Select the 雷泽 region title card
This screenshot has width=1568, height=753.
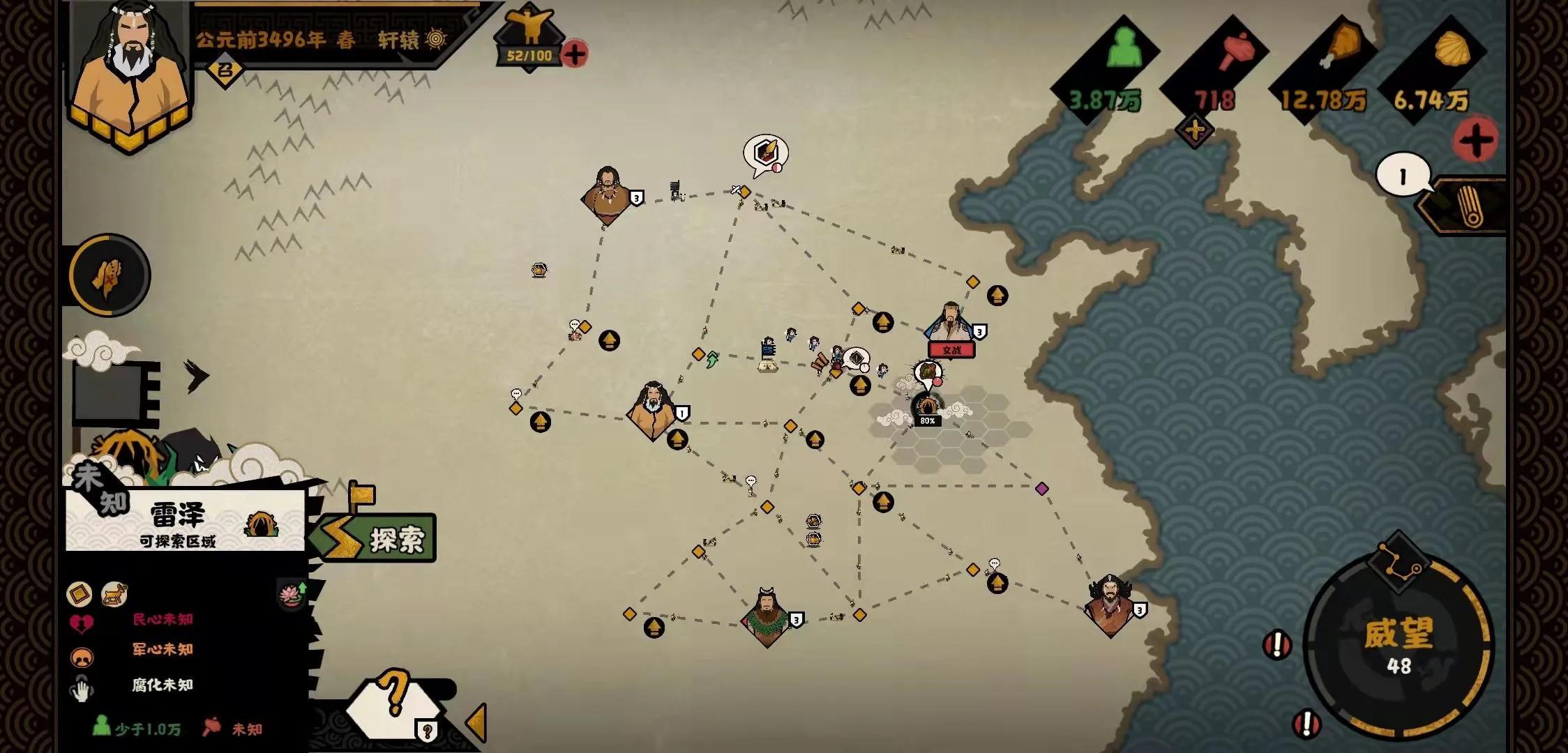[185, 523]
